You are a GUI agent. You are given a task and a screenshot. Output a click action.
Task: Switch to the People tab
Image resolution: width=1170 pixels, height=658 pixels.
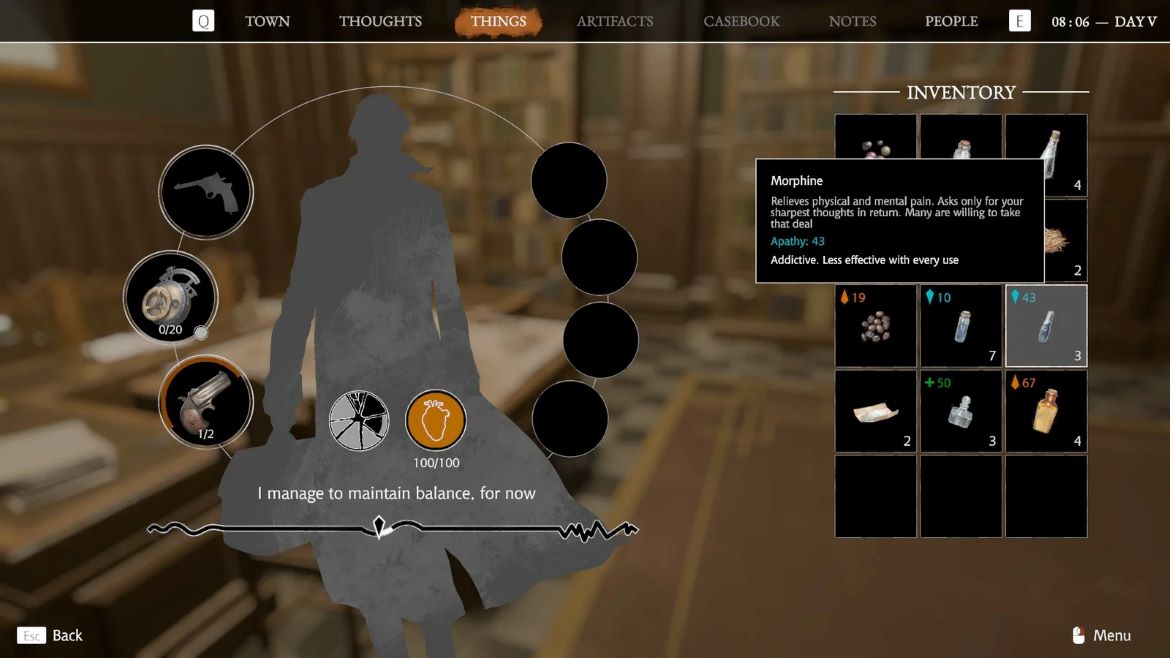click(x=951, y=21)
